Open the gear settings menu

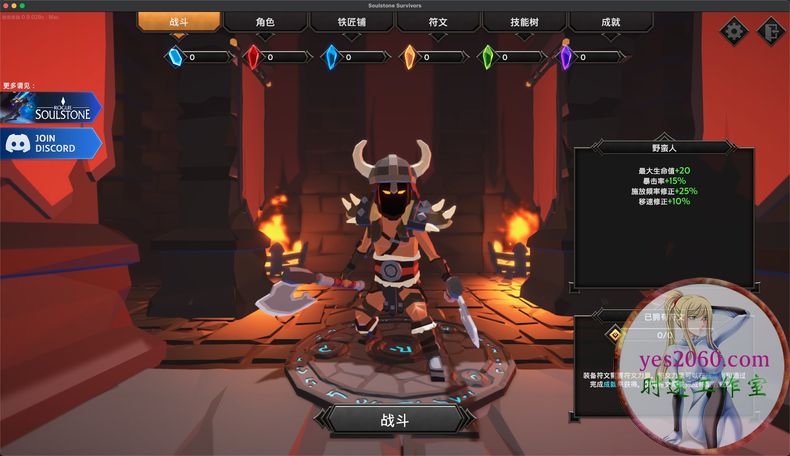point(735,30)
